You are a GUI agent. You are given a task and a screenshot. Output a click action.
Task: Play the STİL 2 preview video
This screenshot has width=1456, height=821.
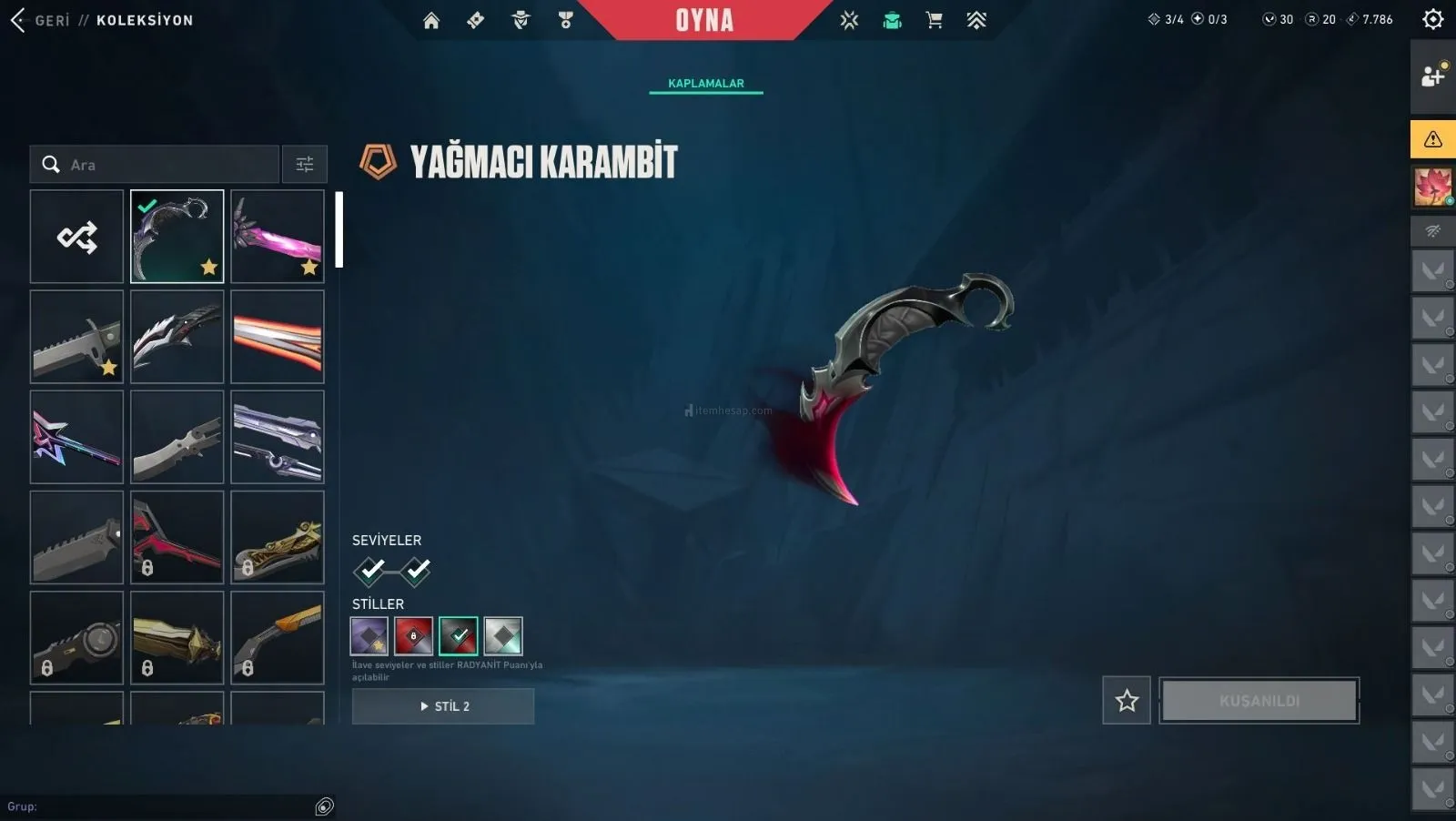443,706
